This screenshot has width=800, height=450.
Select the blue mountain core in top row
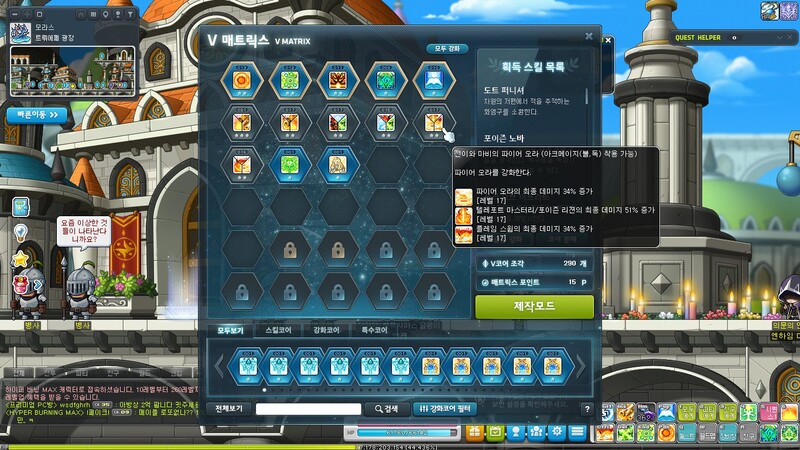pos(432,80)
